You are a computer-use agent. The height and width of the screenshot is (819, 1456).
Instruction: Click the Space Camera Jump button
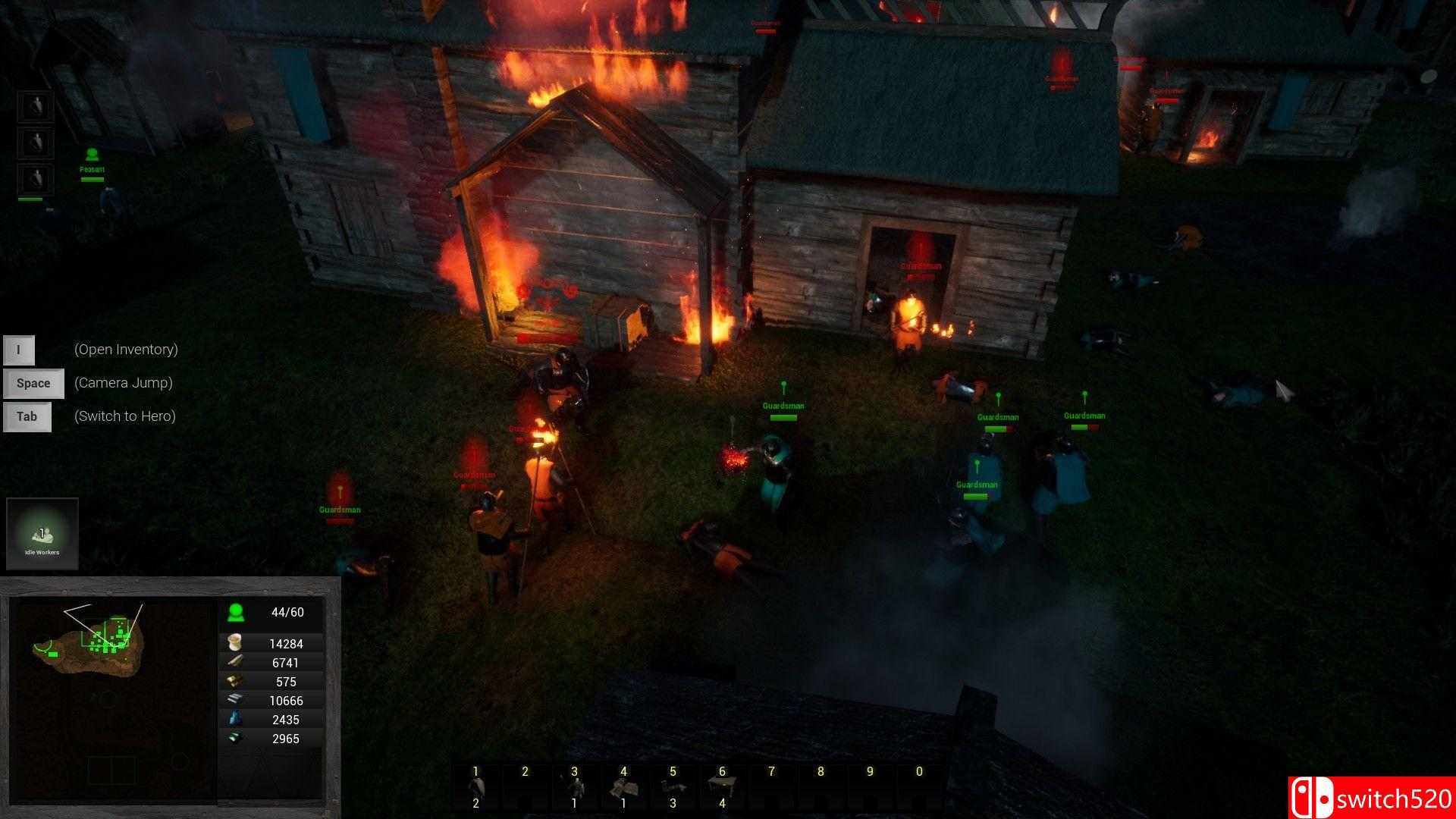point(33,383)
